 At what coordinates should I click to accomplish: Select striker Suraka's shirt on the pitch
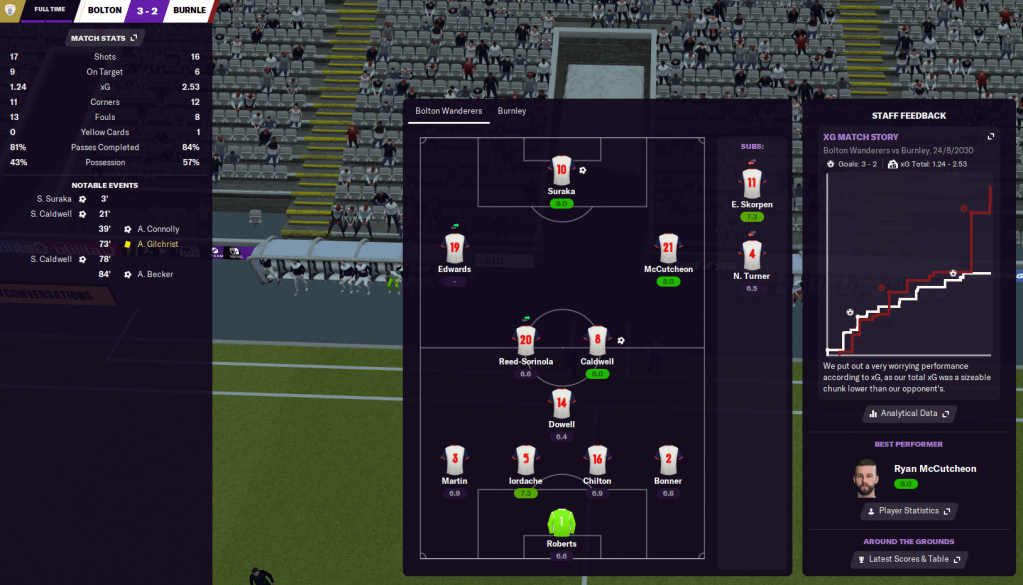coord(561,170)
